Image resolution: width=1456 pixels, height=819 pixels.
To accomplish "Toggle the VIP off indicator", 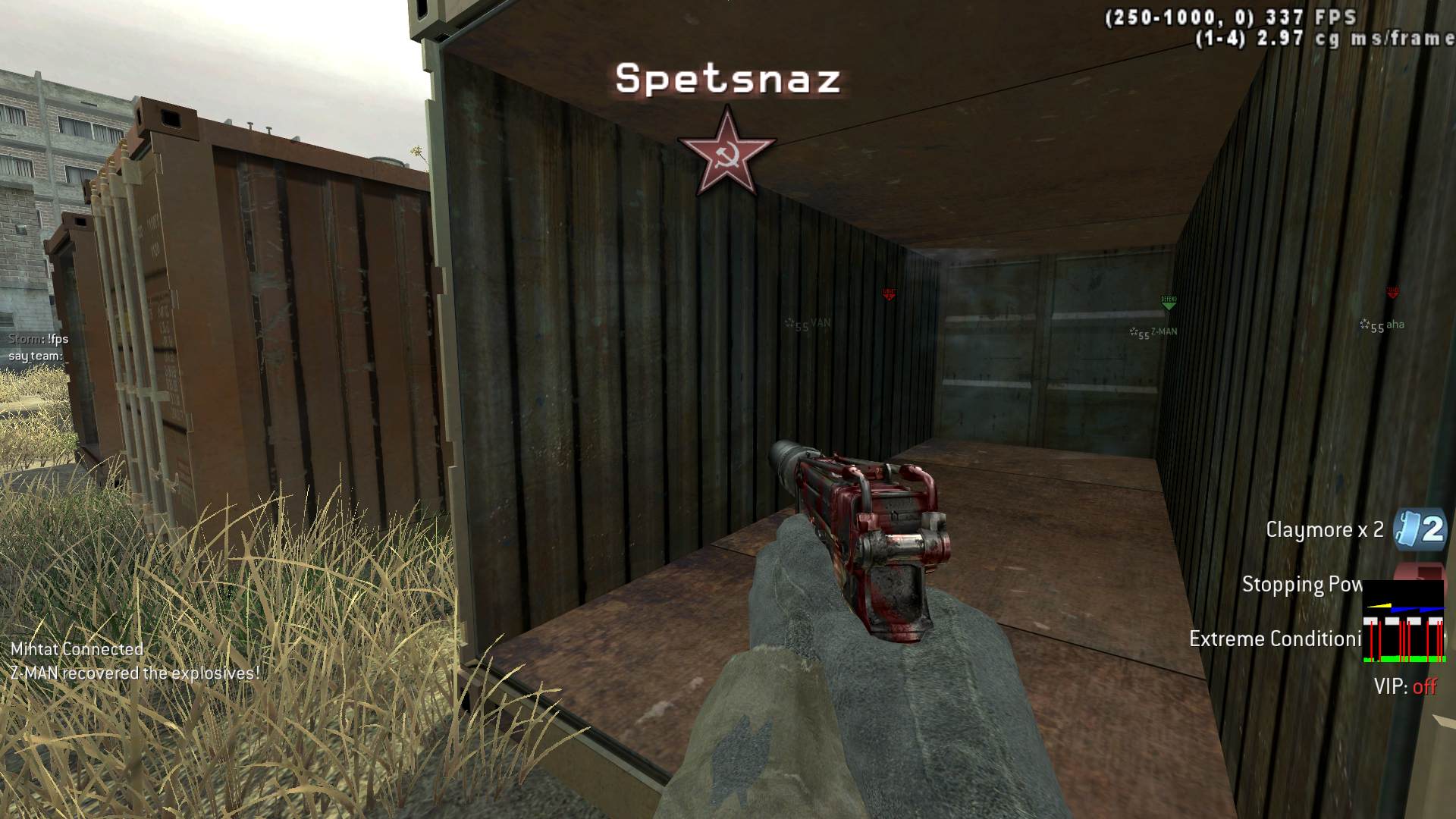I will tap(1405, 687).
